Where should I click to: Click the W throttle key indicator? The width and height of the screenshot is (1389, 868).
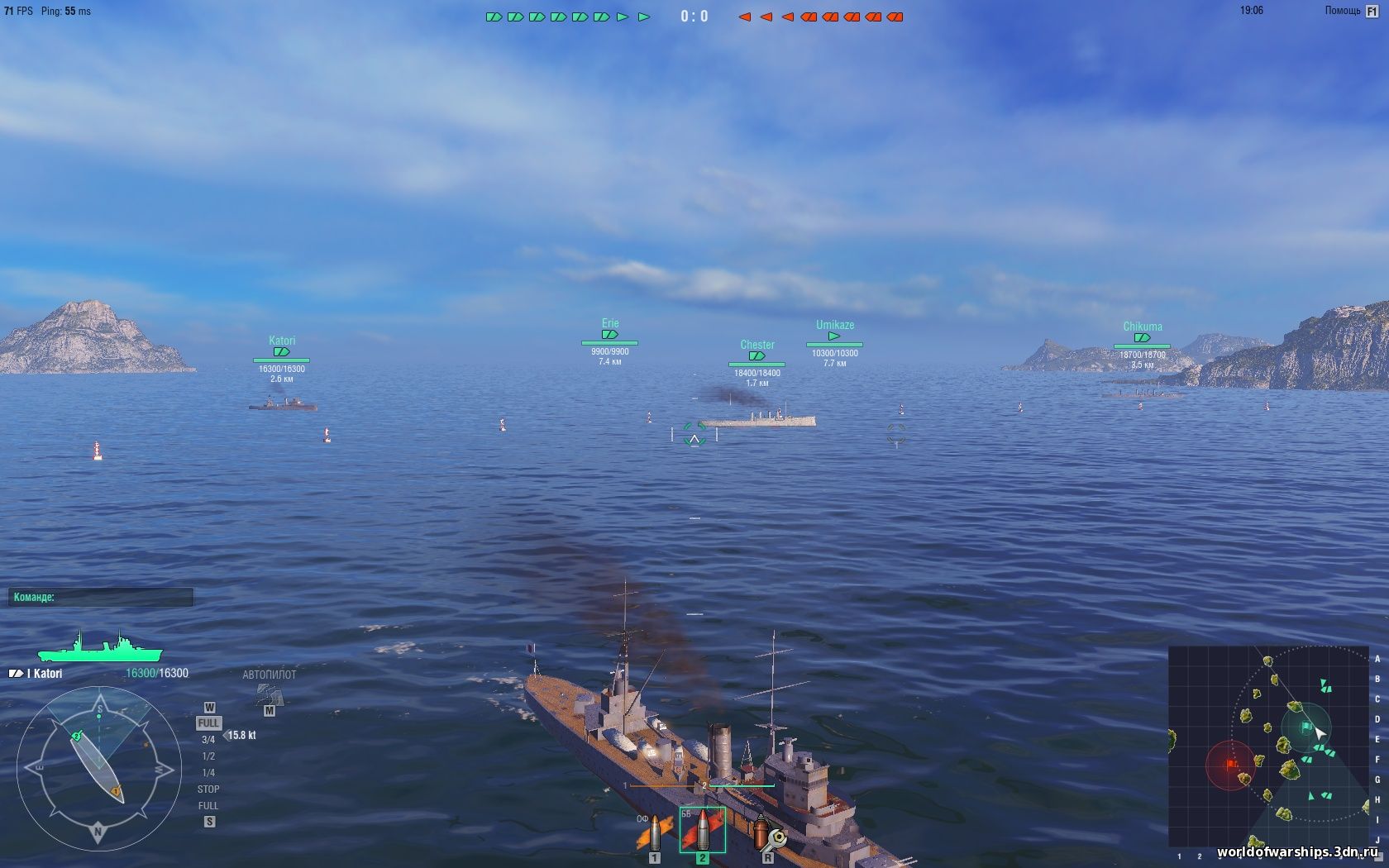coord(209,708)
